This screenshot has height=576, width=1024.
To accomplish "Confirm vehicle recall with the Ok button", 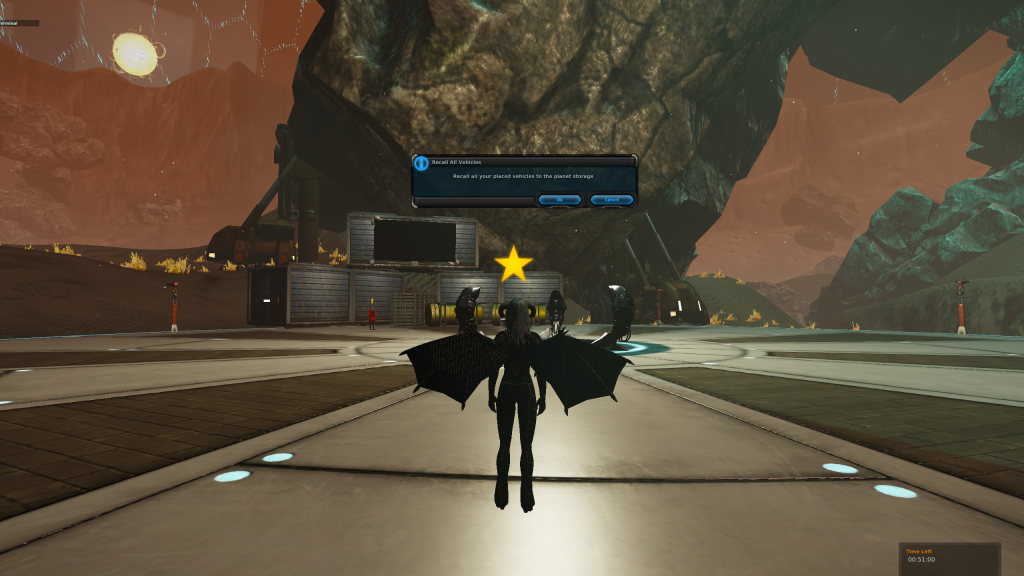I will (x=560, y=200).
